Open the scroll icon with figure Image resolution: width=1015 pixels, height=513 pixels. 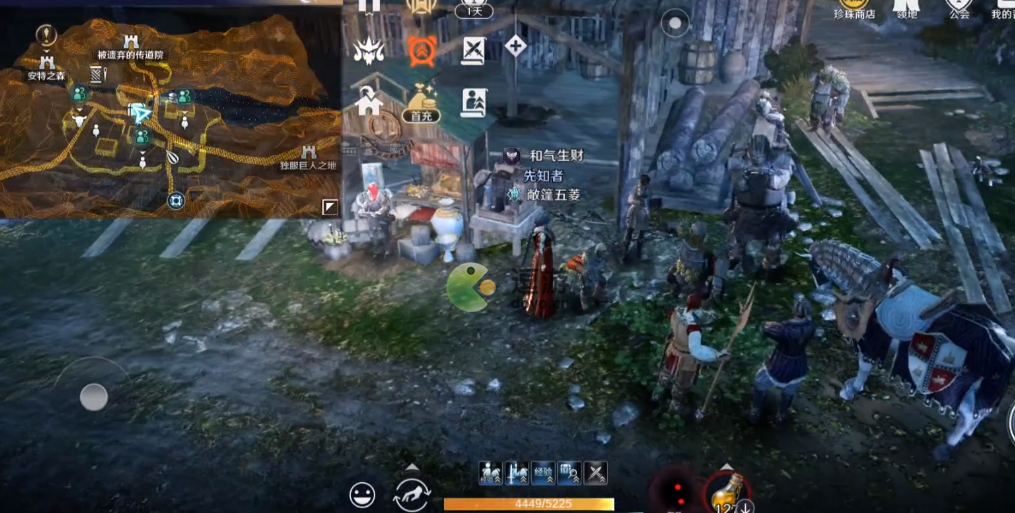[x=473, y=101]
